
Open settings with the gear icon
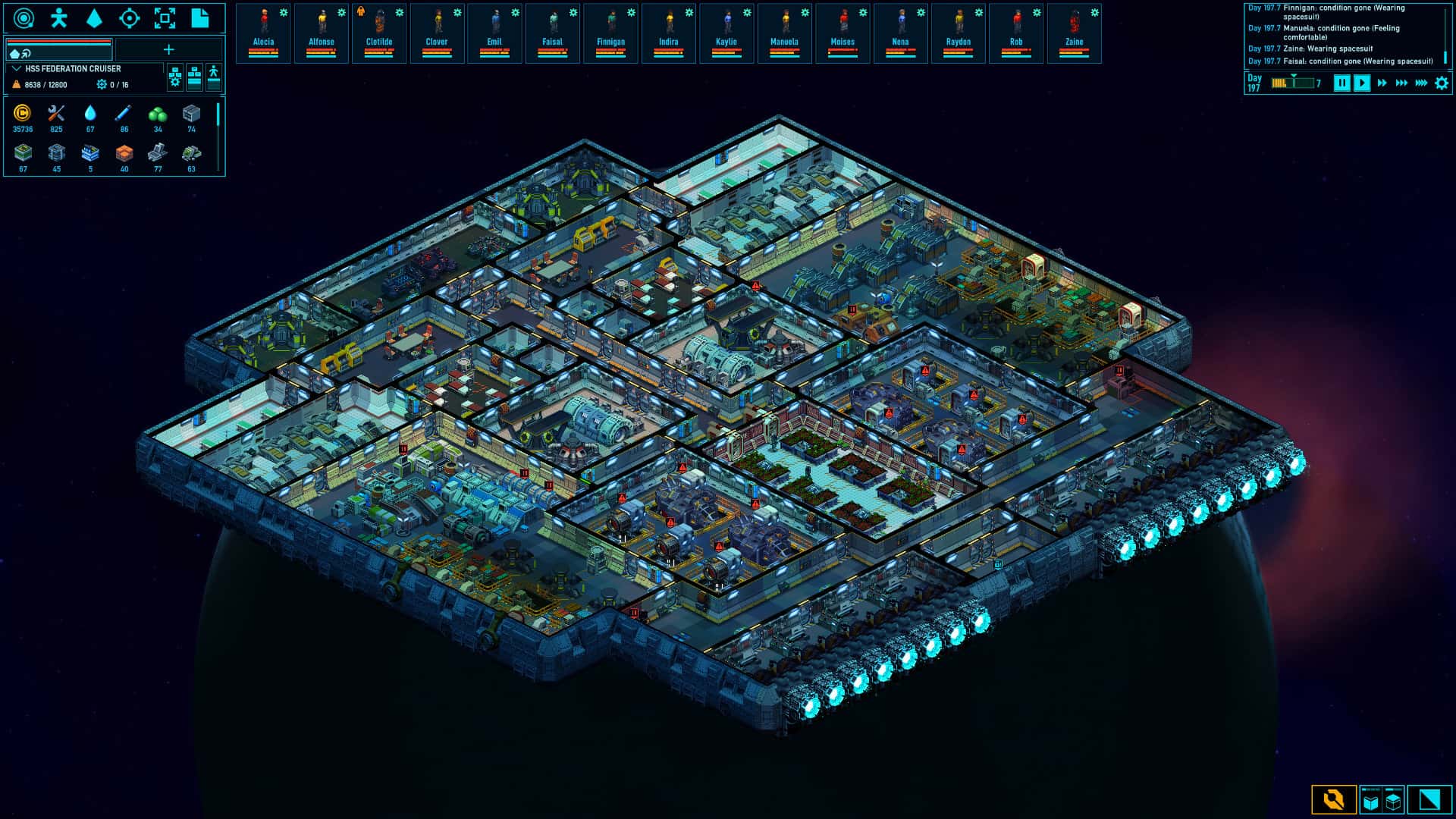coord(1442,83)
